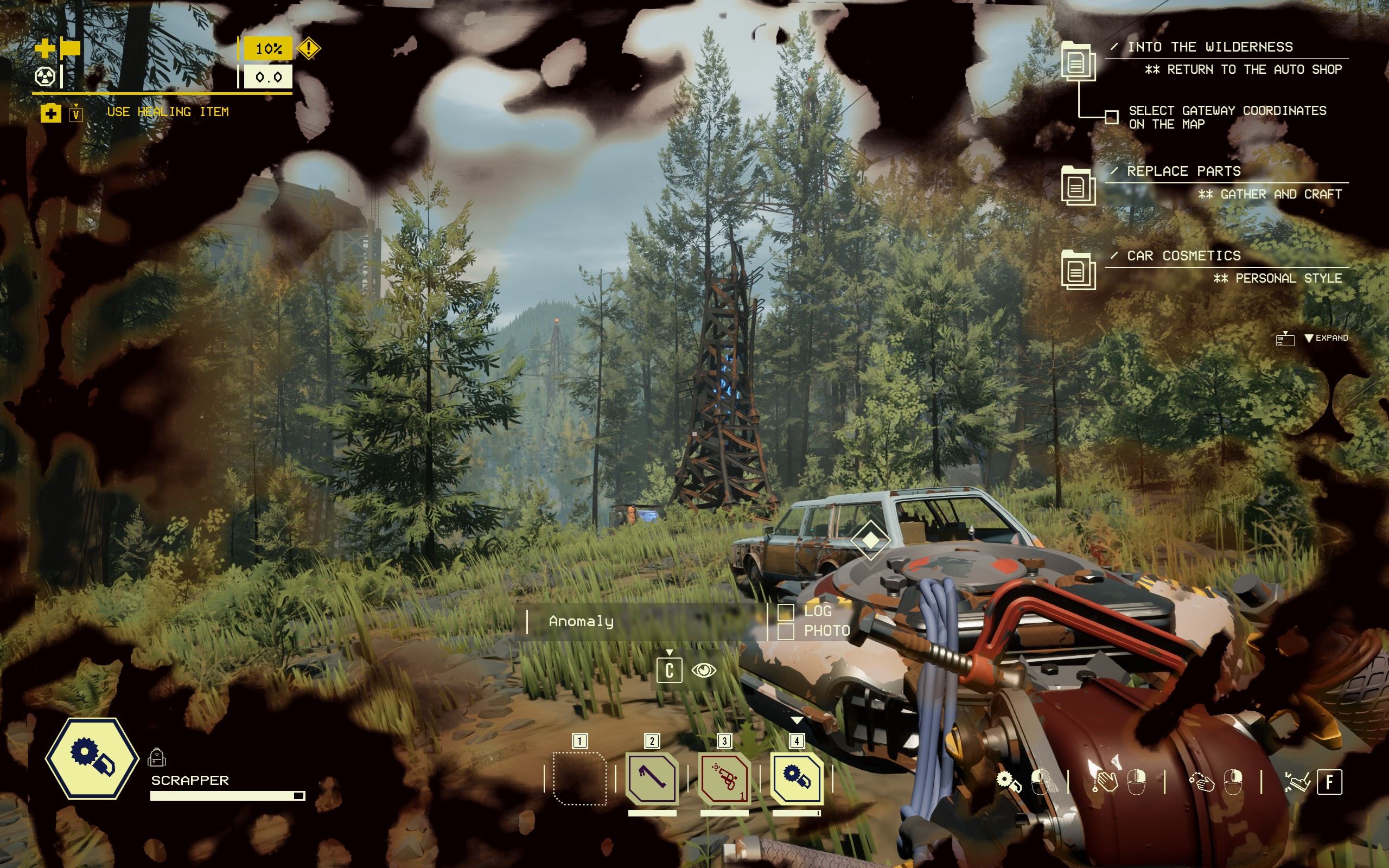The width and height of the screenshot is (1389, 868).
Task: Tick the Select Gateway Coordinates objective box
Action: pyautogui.click(x=1112, y=117)
